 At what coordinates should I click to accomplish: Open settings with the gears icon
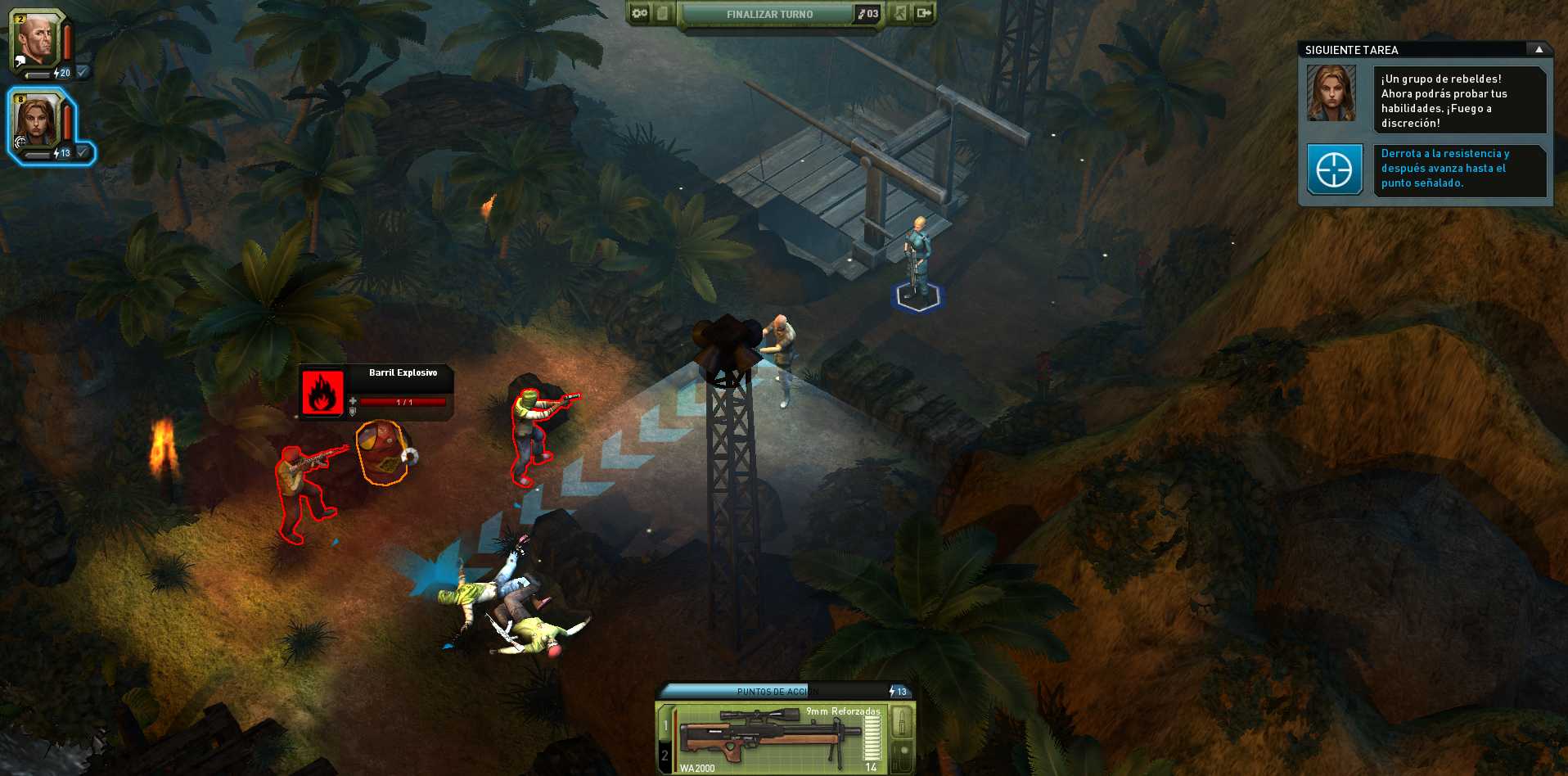coord(640,13)
